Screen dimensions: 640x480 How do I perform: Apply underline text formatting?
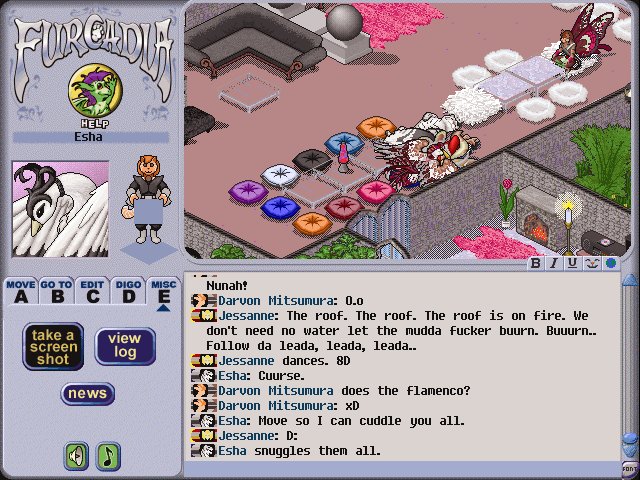coord(572,264)
